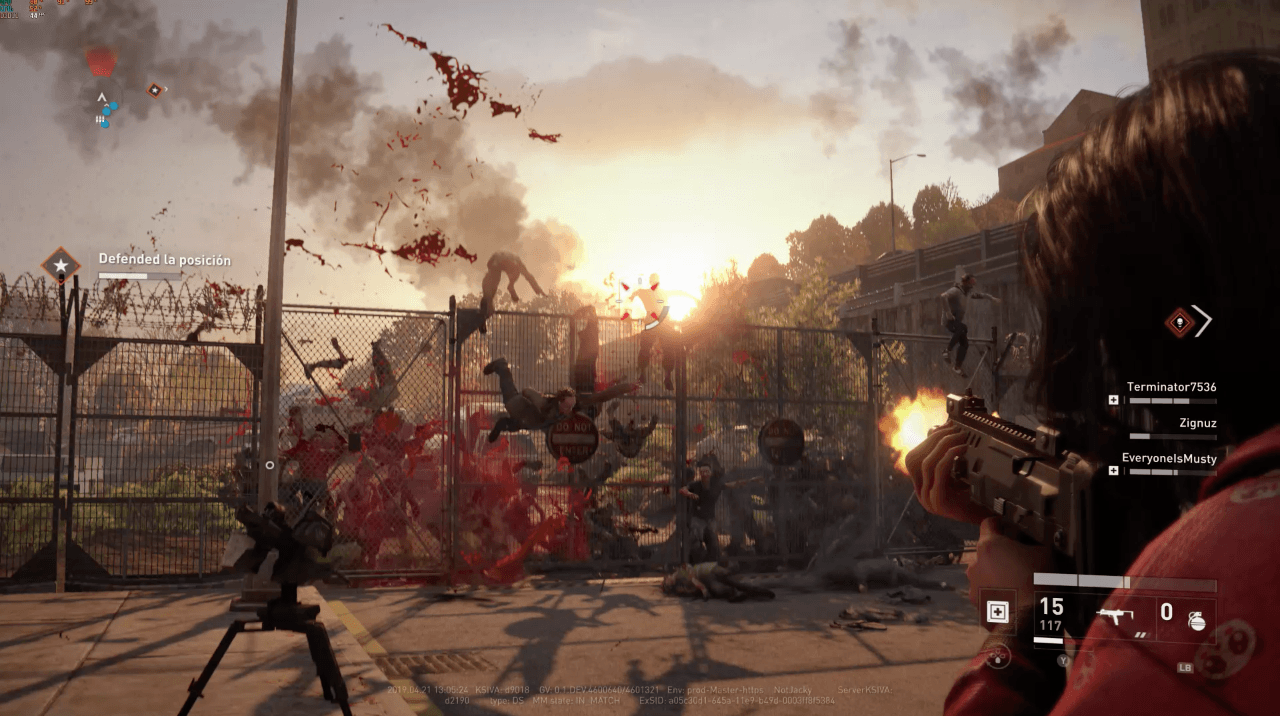Select the small star objective marker near radar
The height and width of the screenshot is (716, 1280).
pyautogui.click(x=155, y=90)
